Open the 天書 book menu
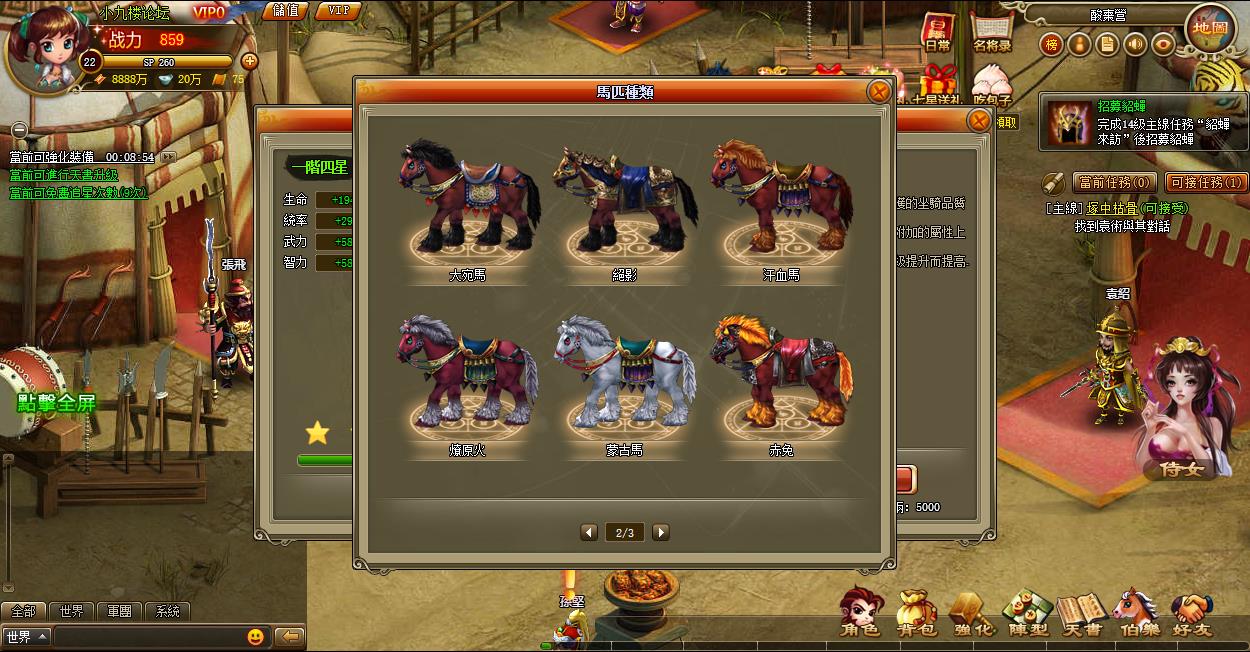Viewport: 1250px width, 652px height. (x=1082, y=612)
